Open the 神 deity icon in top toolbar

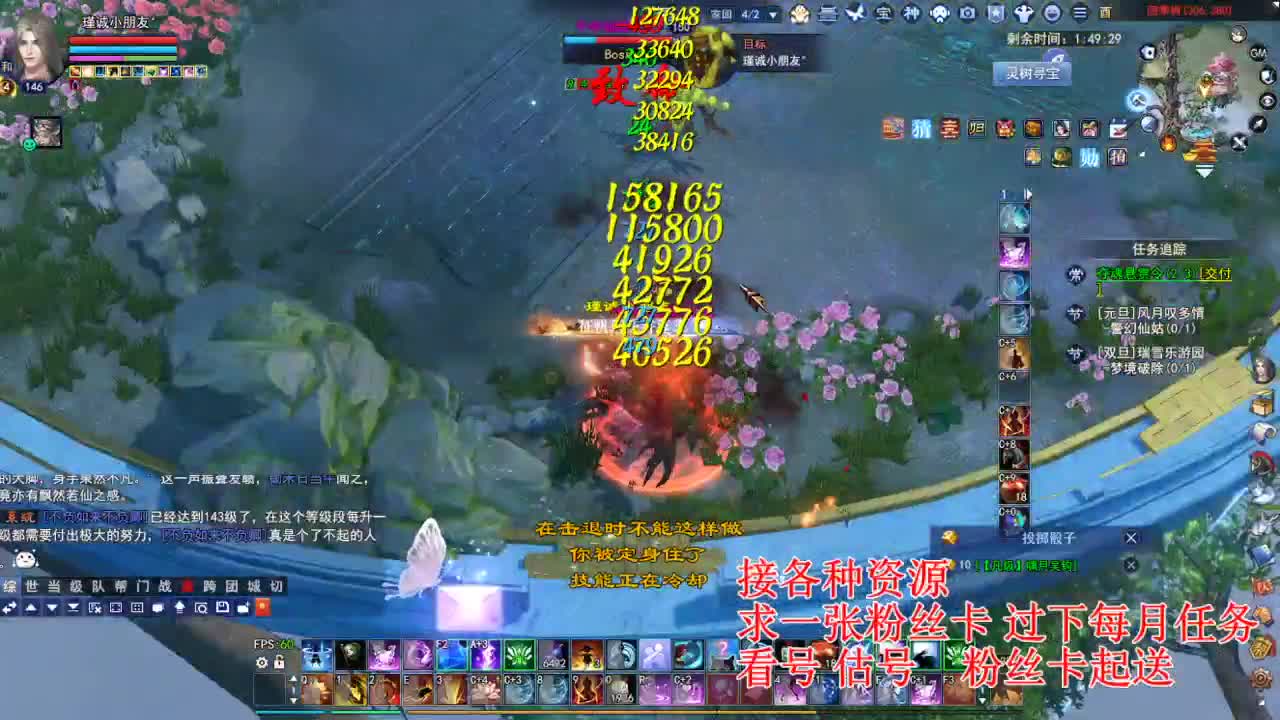pyautogui.click(x=913, y=11)
